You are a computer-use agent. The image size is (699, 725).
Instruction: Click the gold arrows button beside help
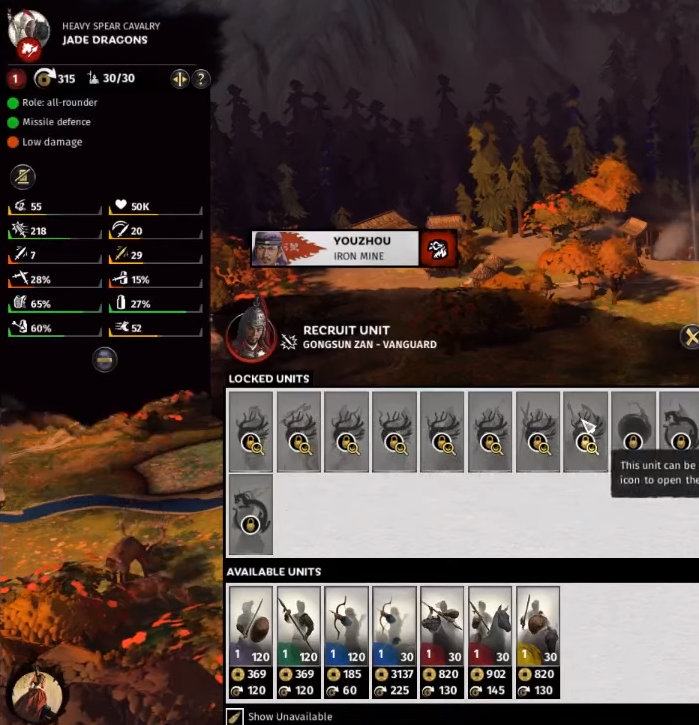pyautogui.click(x=180, y=79)
